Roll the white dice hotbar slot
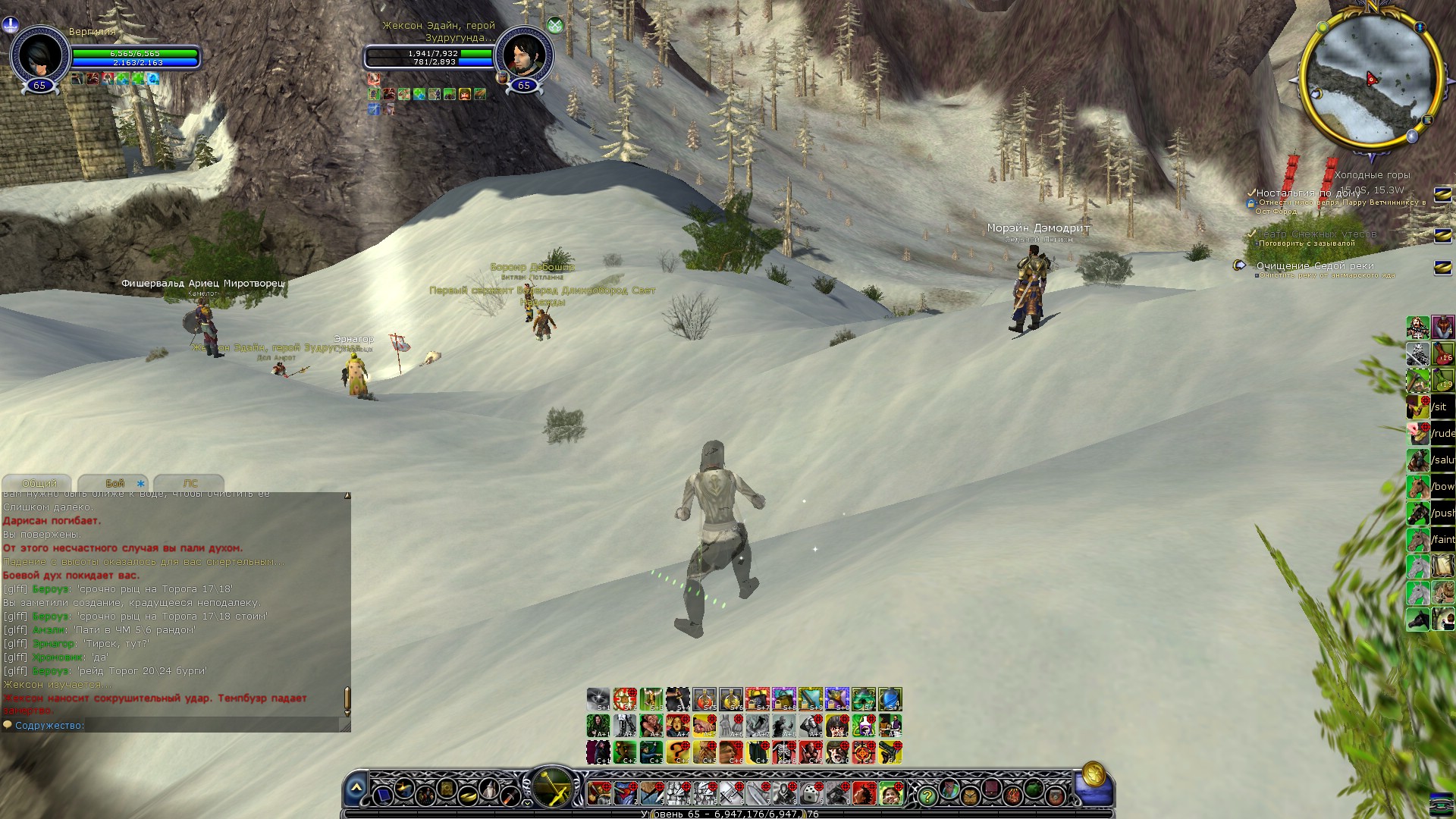This screenshot has height=819, width=1456. [811, 794]
